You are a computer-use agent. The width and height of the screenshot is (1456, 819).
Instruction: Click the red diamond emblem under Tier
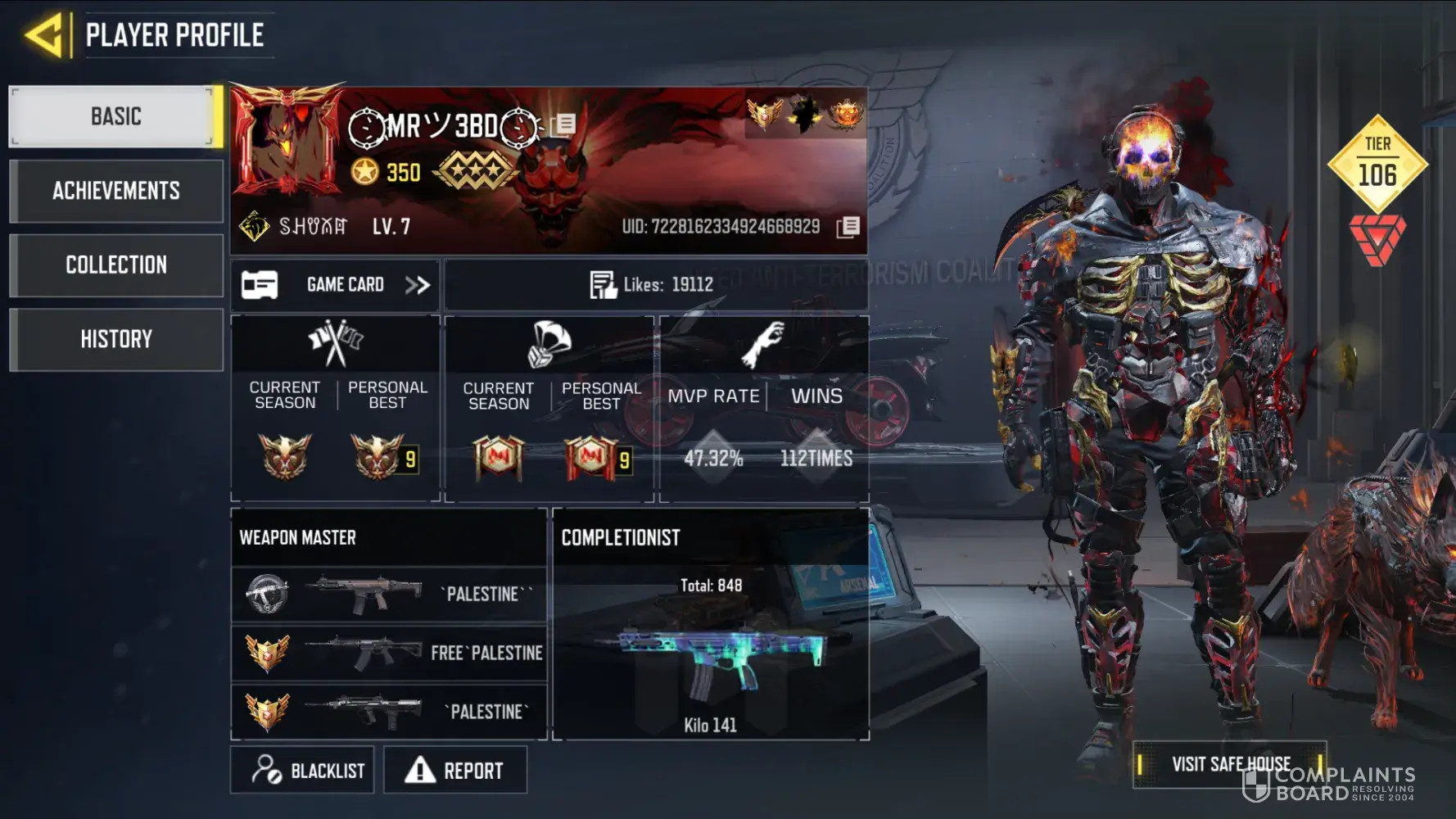pyautogui.click(x=1377, y=239)
